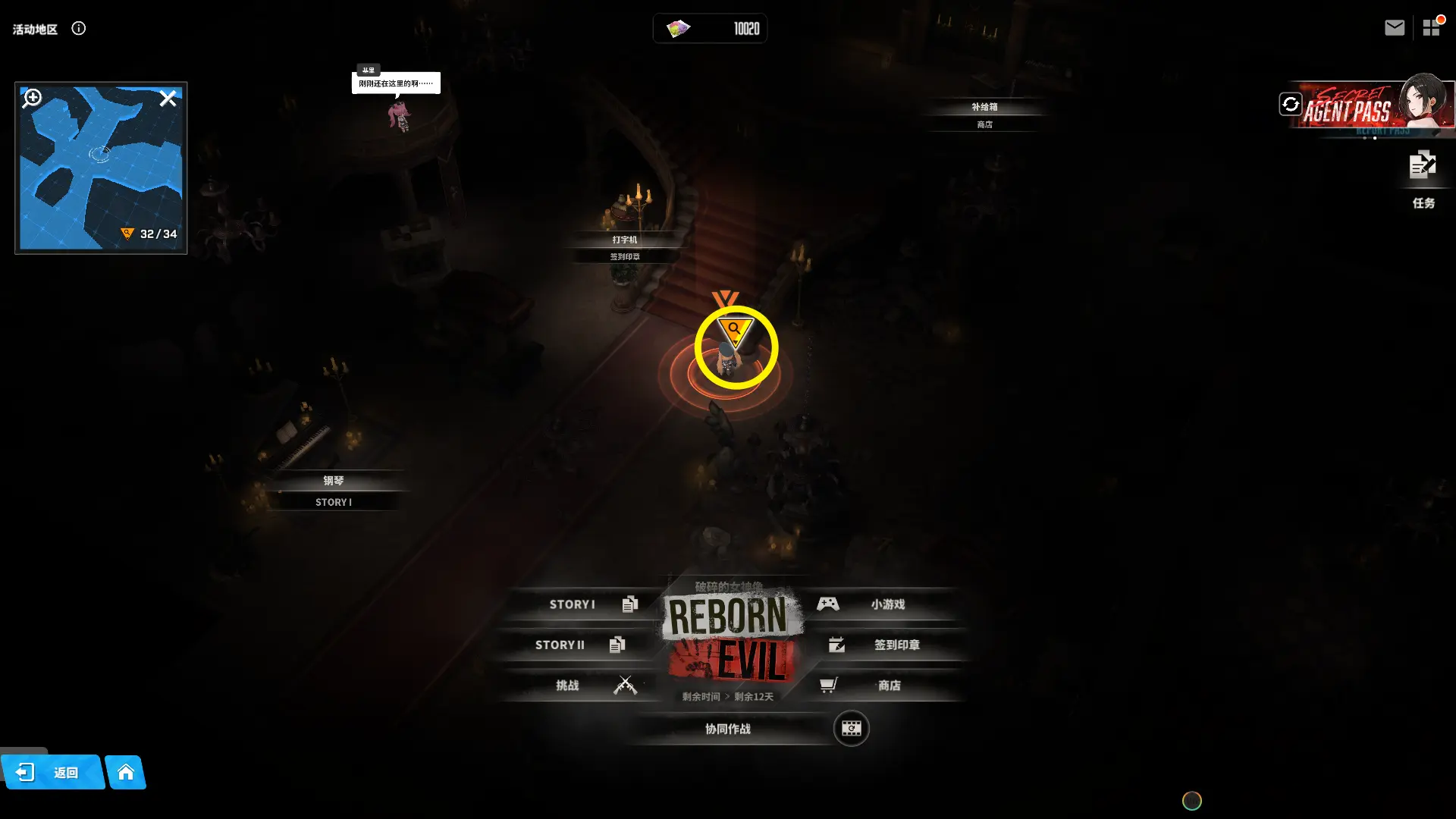The image size is (1456, 819).
Task: Open the mailbox envelope icon
Action: (1394, 28)
